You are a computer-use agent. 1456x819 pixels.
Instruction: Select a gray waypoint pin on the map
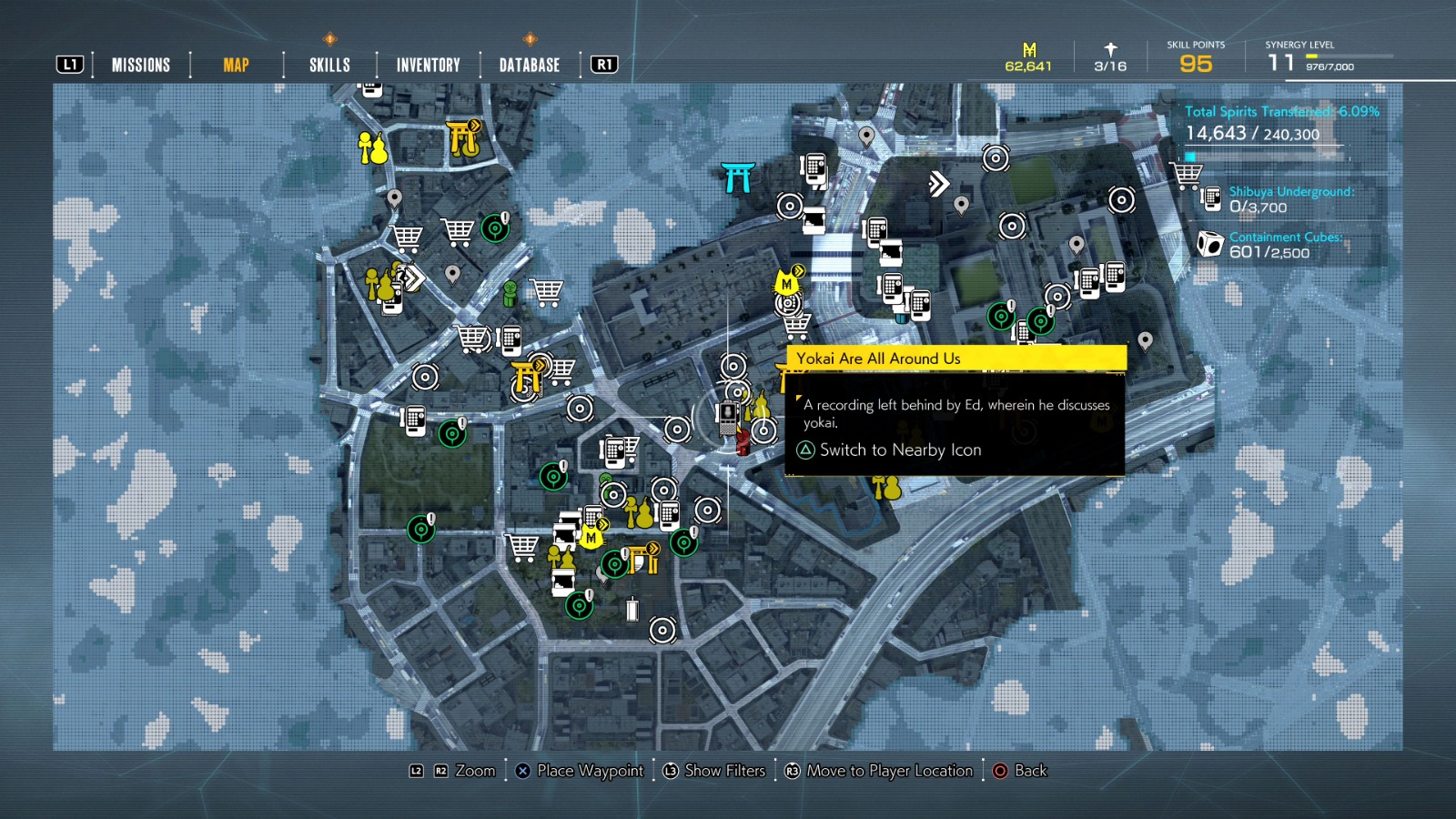point(395,198)
